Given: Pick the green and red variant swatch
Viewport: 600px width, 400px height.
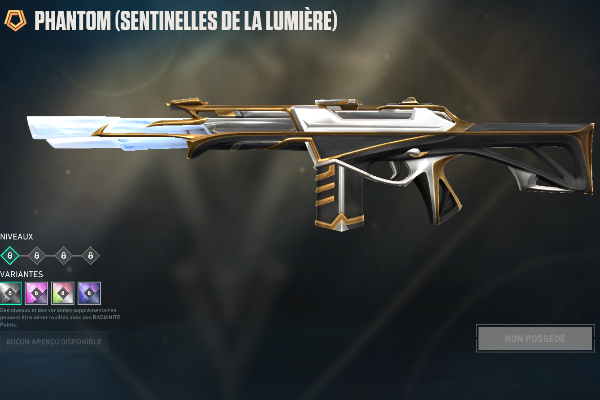Looking at the screenshot, I should point(63,293).
